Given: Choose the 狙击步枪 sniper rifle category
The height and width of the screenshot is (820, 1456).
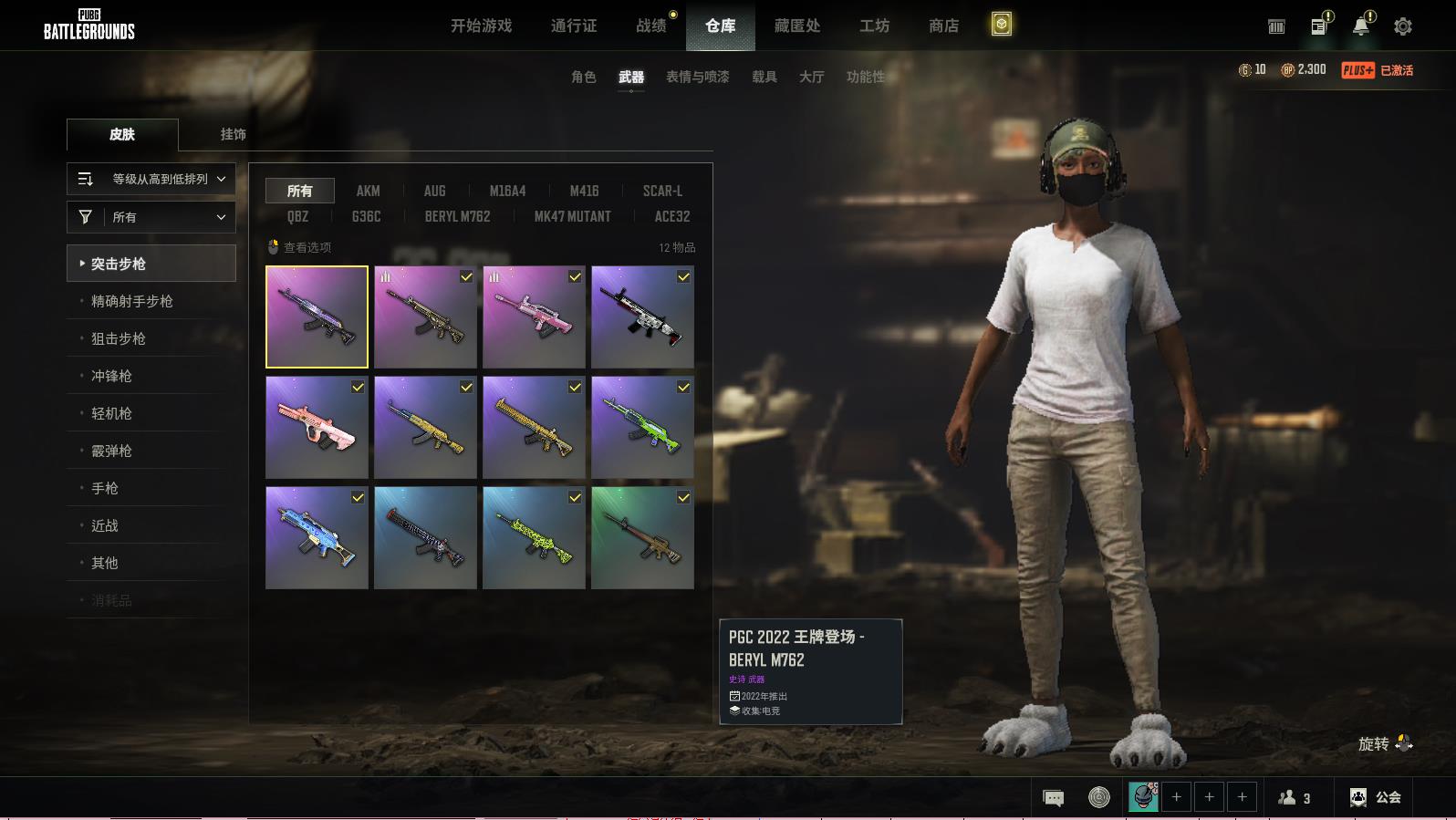Looking at the screenshot, I should 119,338.
